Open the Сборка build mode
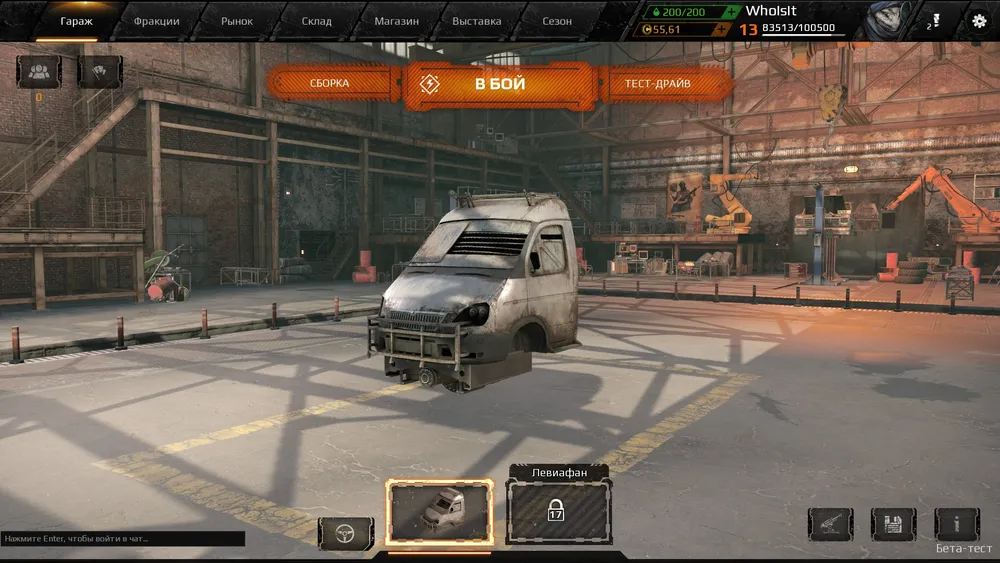This screenshot has height=563, width=1000. [329, 84]
